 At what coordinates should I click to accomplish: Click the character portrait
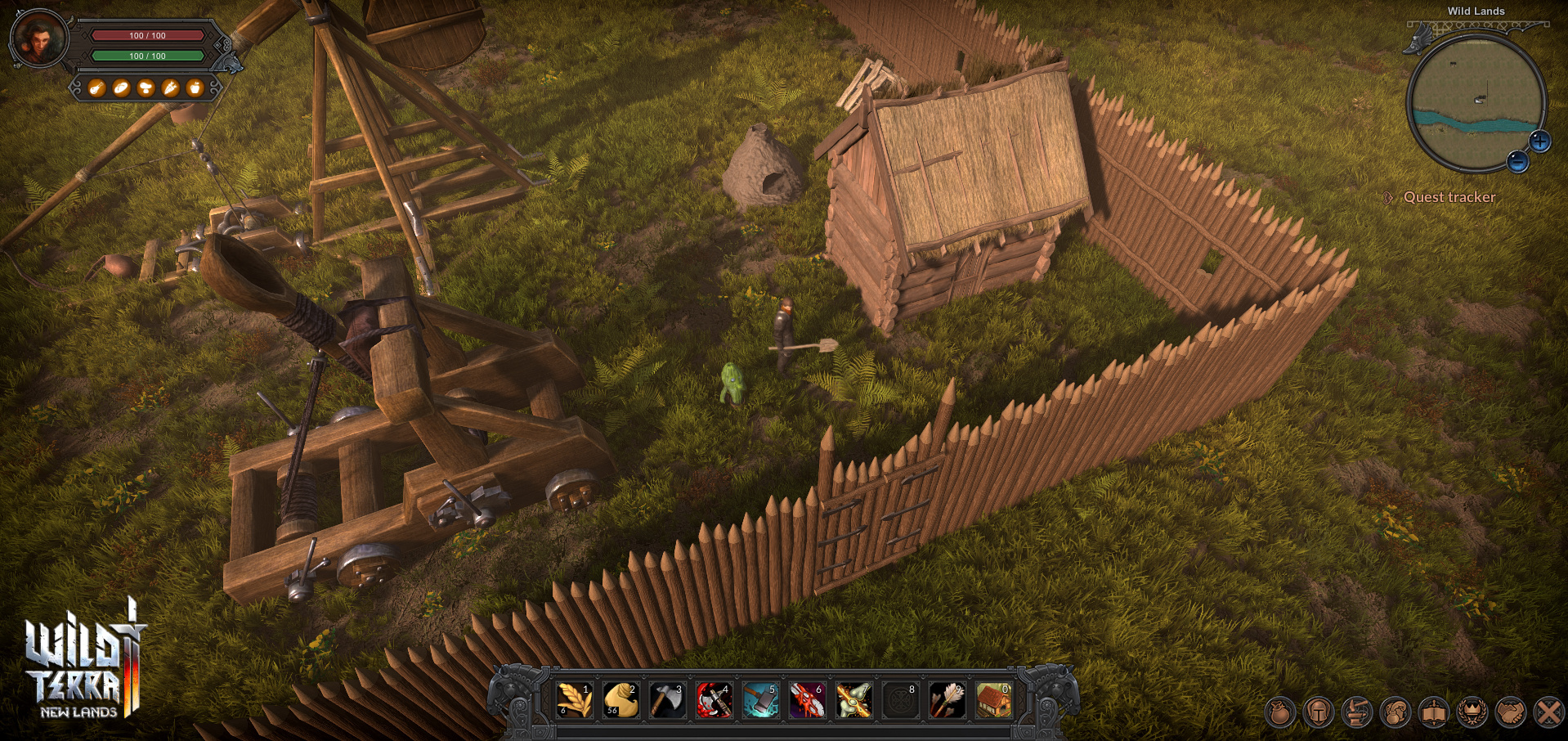click(x=38, y=39)
